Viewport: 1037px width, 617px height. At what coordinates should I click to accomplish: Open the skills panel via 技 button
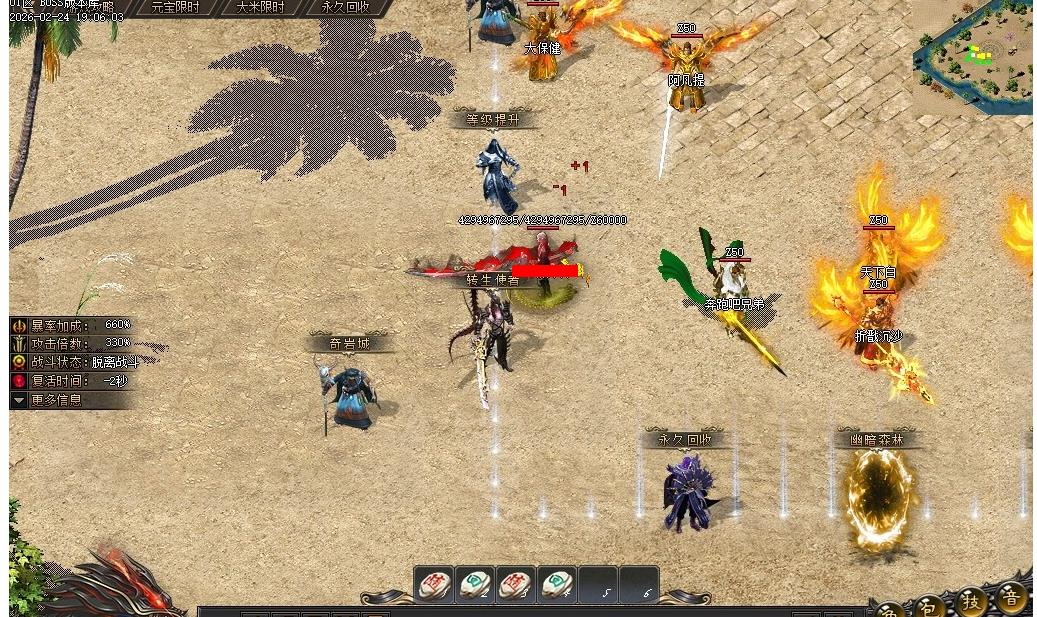click(x=971, y=601)
